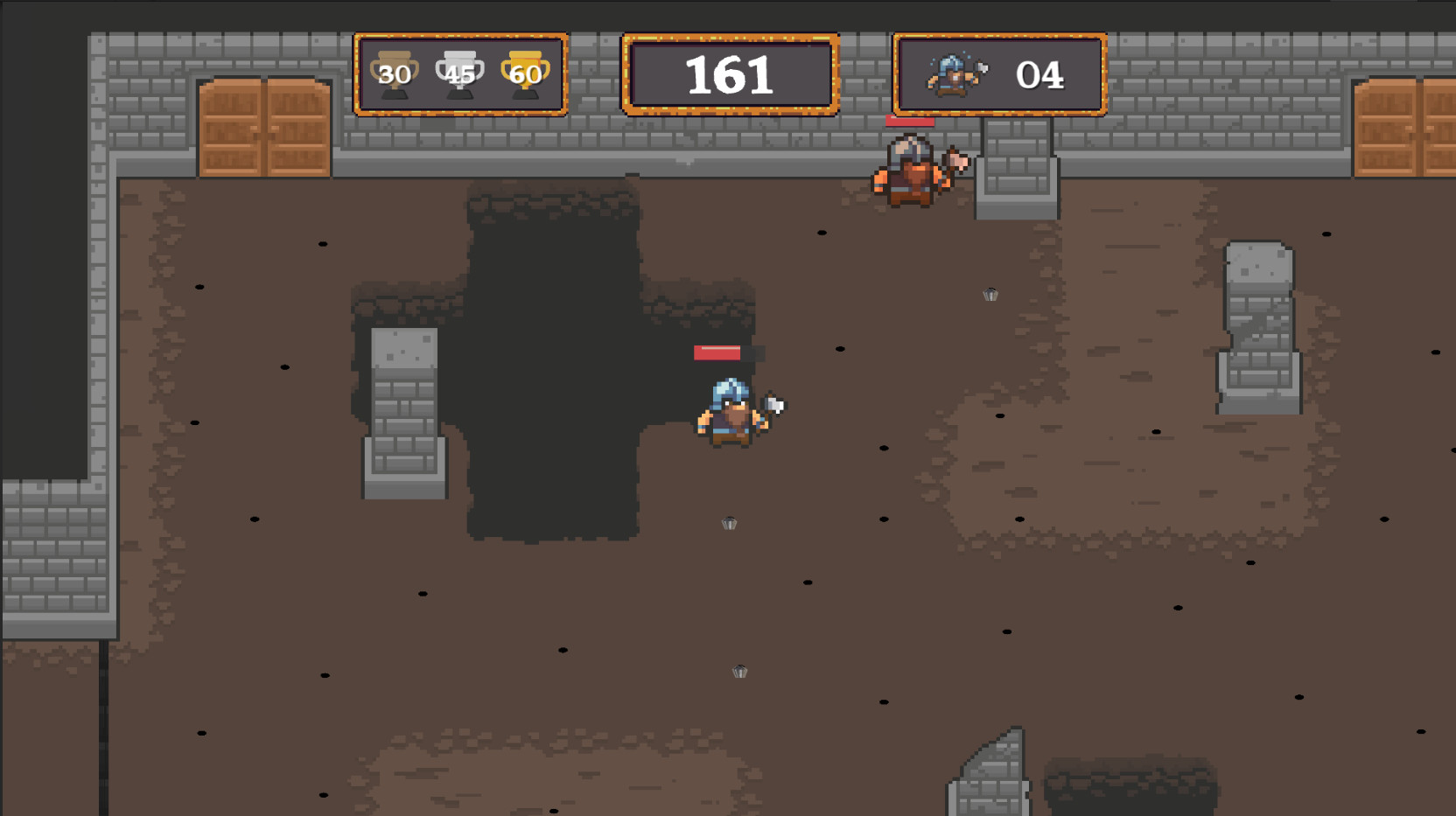Click the enemy's health bar at the top

pyautogui.click(x=910, y=122)
